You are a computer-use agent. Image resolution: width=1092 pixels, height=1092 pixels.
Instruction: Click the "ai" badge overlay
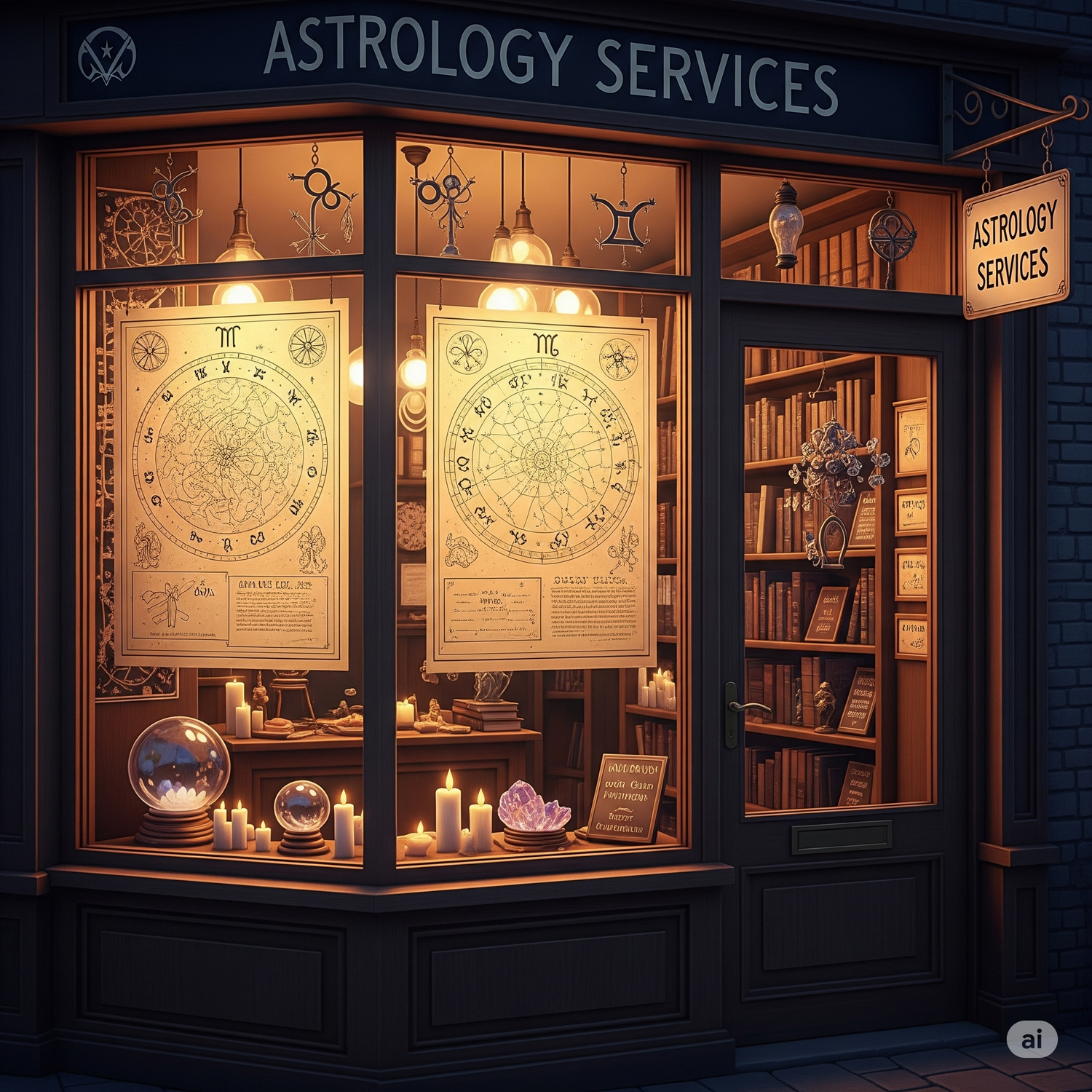pos(1032,1039)
